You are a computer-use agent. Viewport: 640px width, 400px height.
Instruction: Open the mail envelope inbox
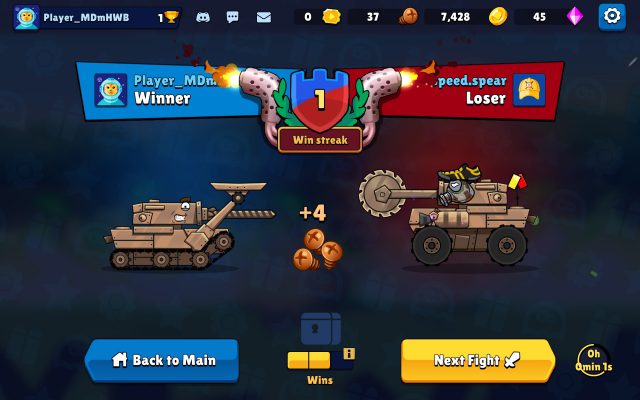point(264,17)
